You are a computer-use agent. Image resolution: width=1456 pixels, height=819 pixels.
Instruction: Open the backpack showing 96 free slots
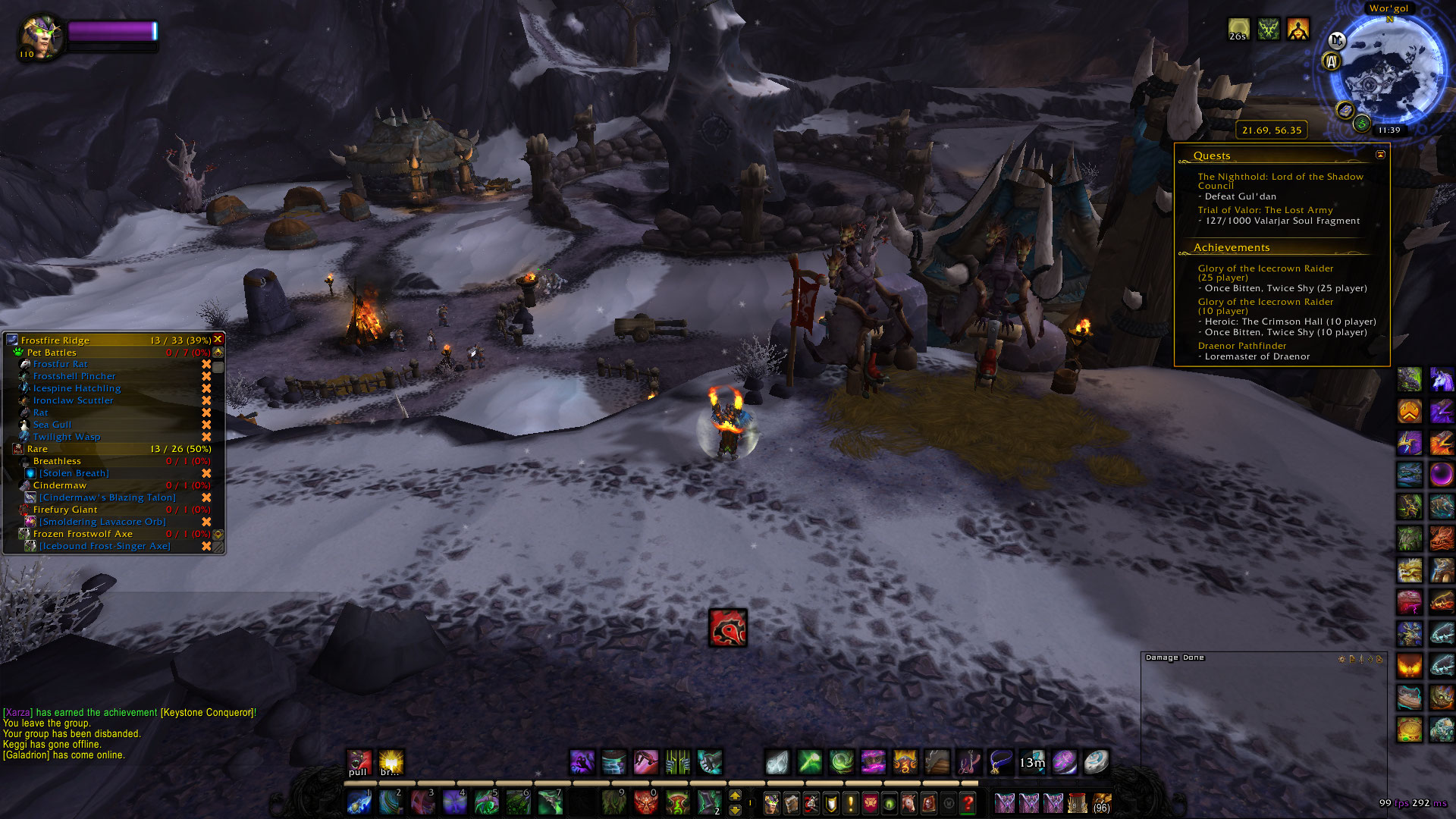pos(1101,802)
